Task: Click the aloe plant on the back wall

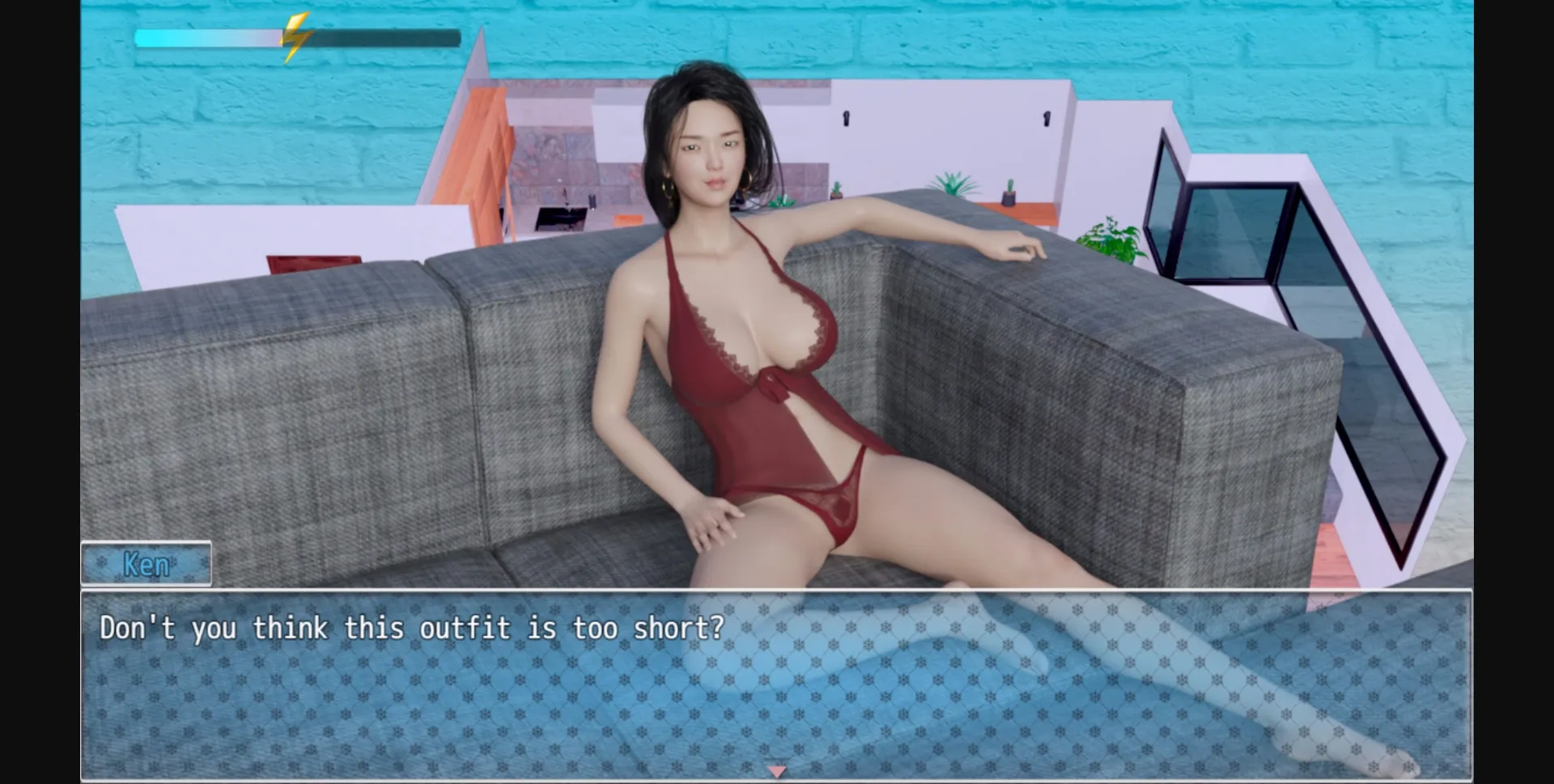Action: [951, 182]
